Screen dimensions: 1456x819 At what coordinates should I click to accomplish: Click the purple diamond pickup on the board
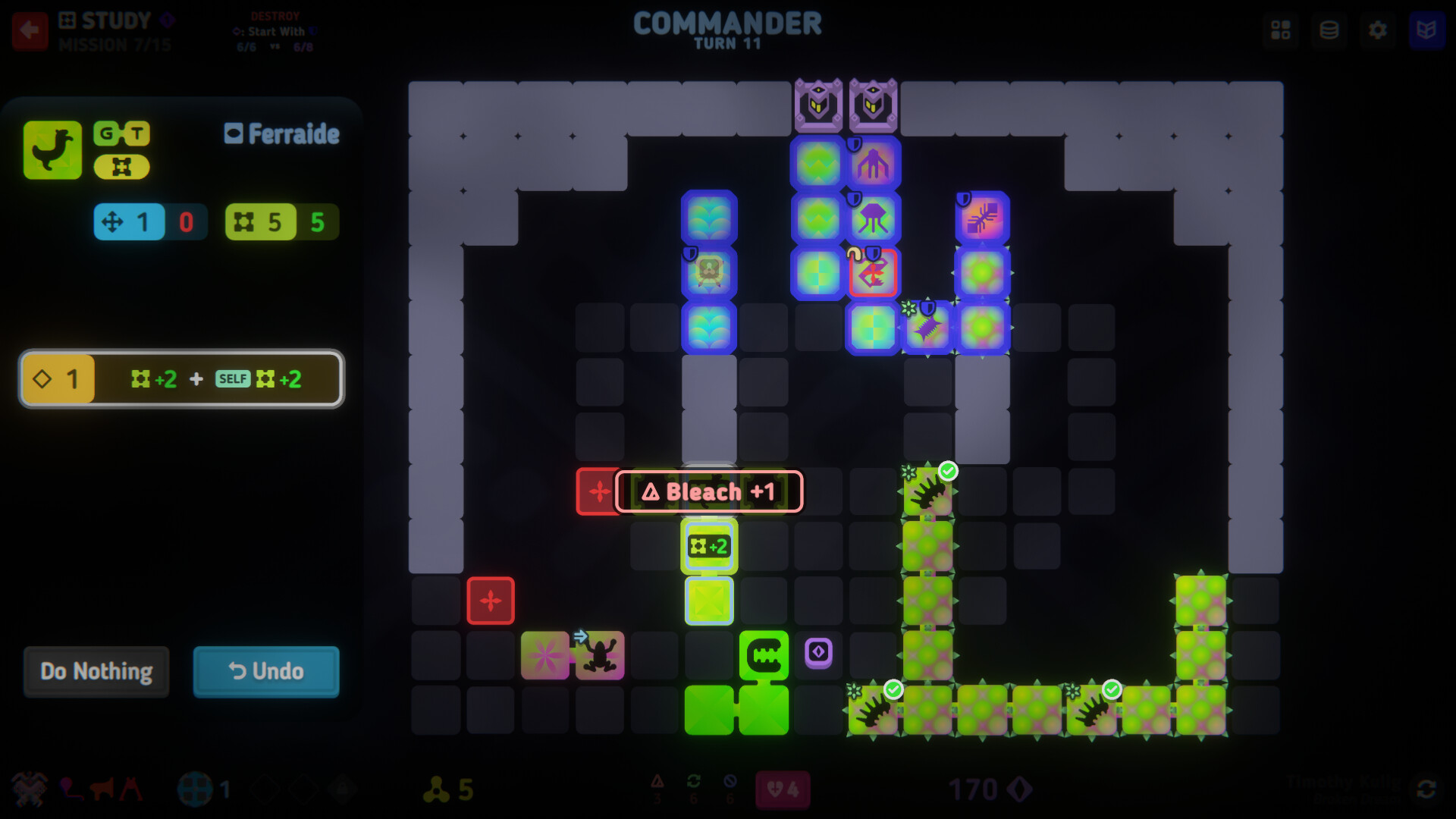click(819, 652)
